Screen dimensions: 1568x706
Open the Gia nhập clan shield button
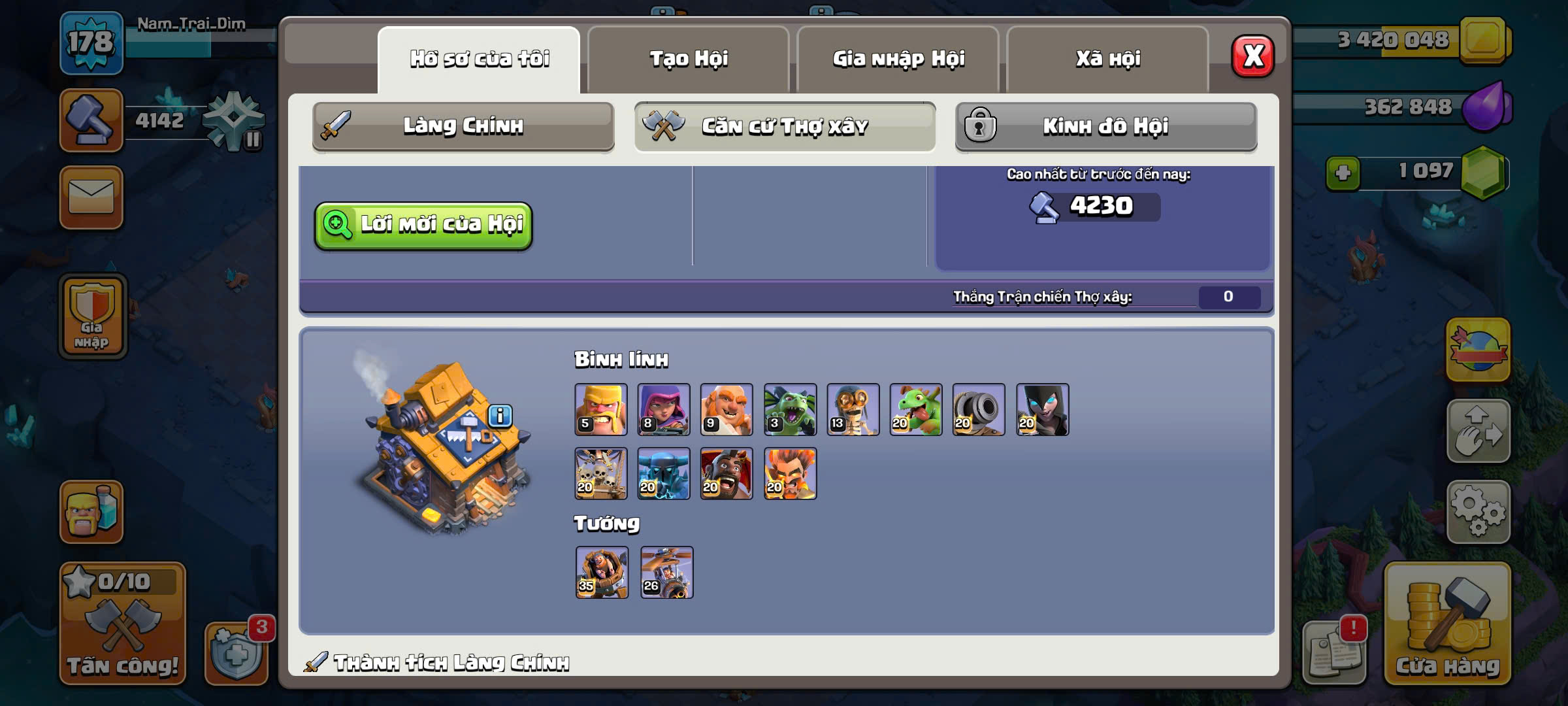pos(92,316)
